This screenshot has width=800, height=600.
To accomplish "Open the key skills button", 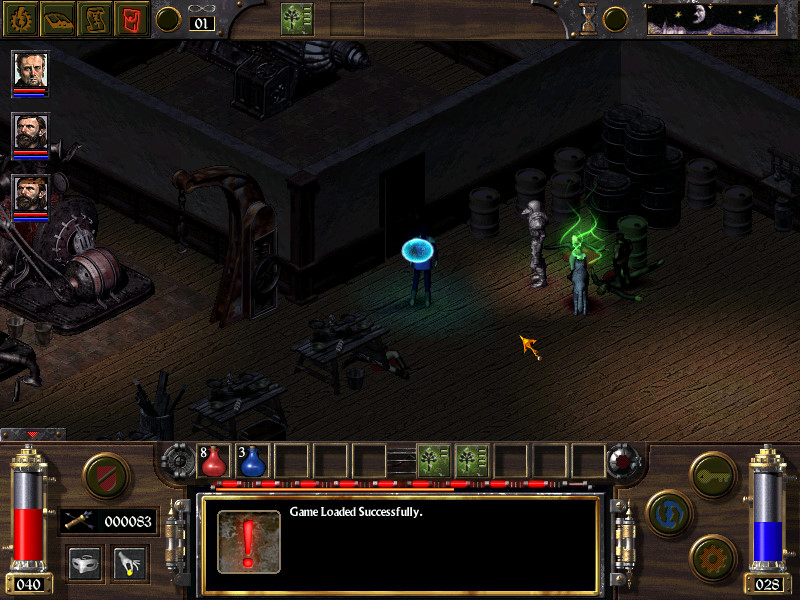I will (714, 469).
